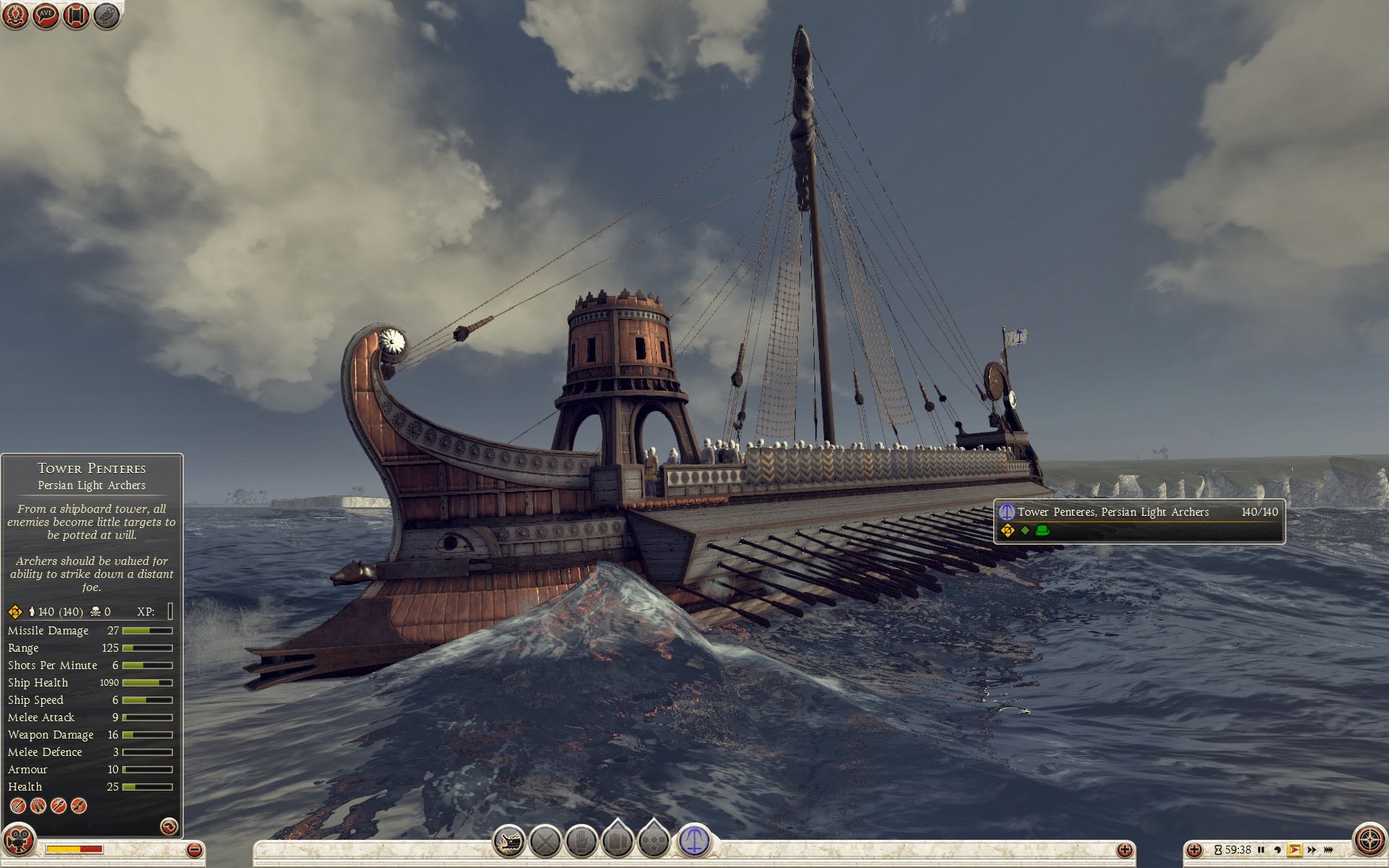Open the shapes group formations button
The image size is (1389, 868).
(655, 840)
